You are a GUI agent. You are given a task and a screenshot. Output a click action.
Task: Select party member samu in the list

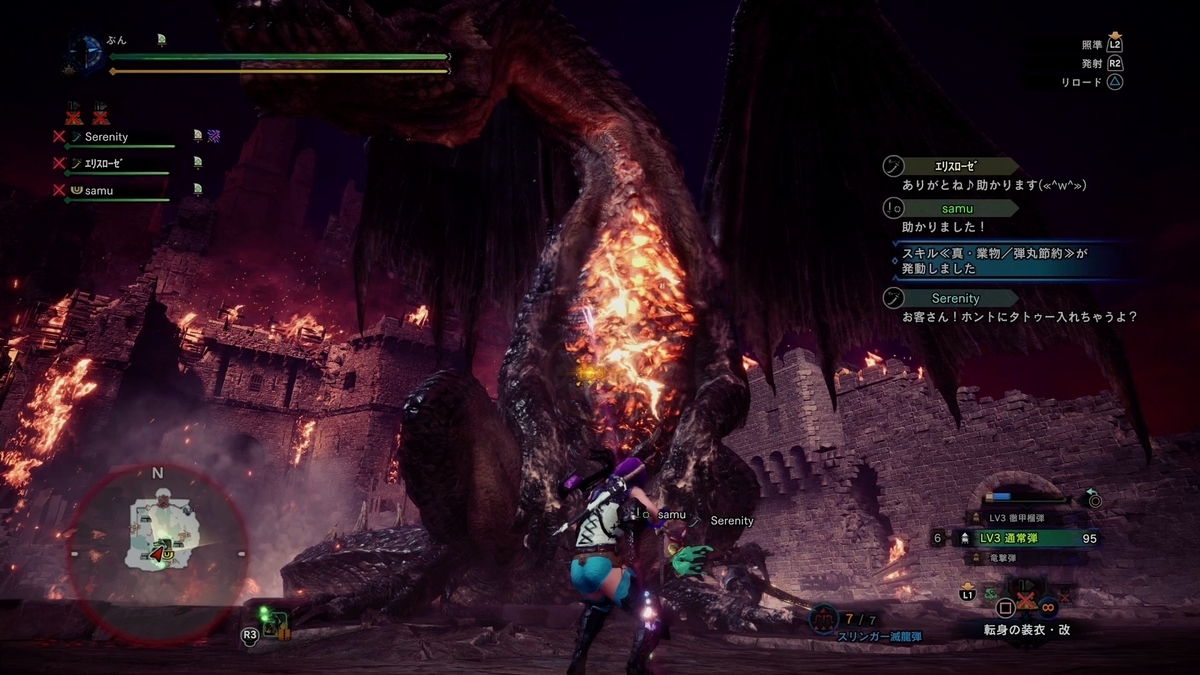coord(98,190)
